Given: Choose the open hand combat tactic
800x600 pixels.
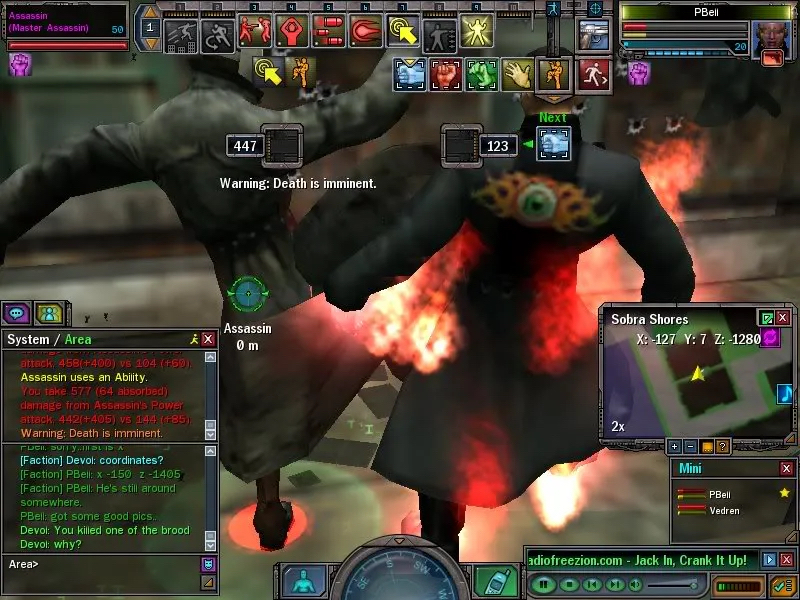Looking at the screenshot, I should tap(516, 74).
